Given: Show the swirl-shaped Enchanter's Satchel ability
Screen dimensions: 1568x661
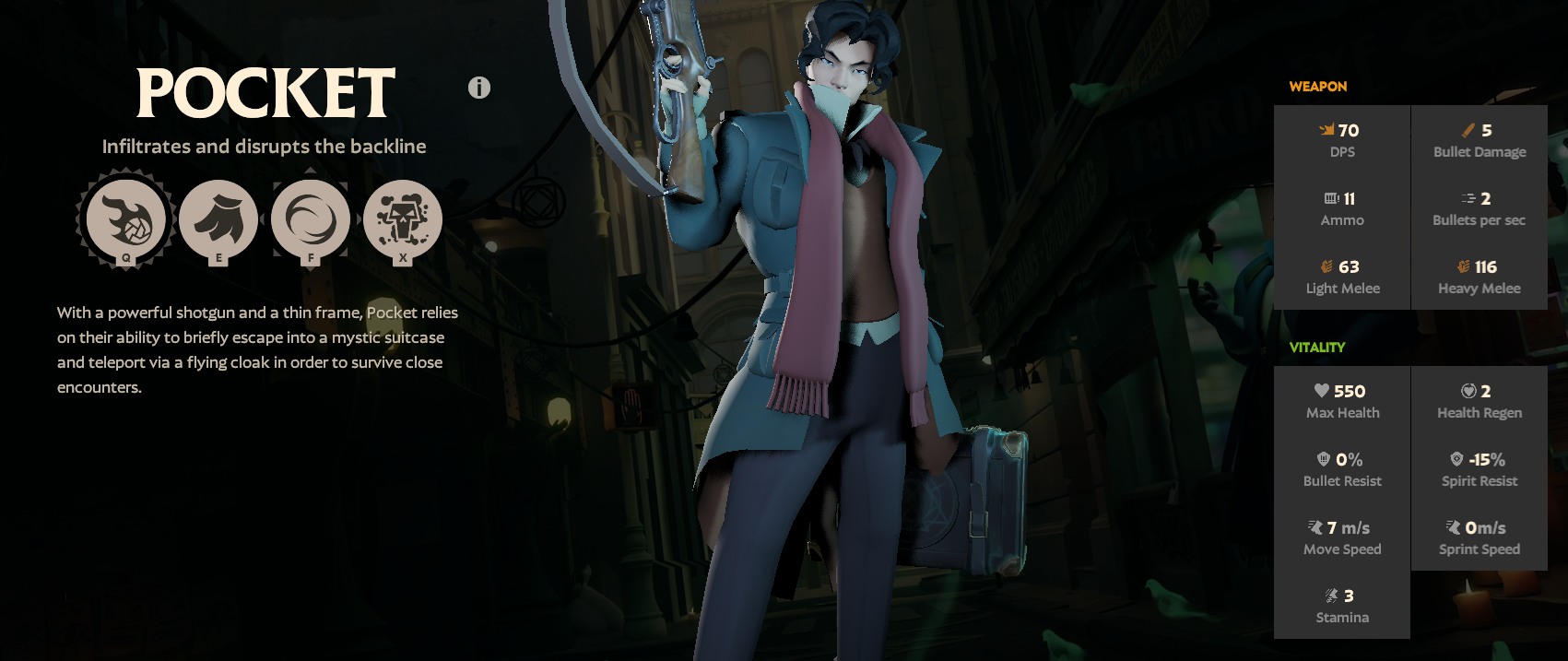Looking at the screenshot, I should [x=311, y=219].
